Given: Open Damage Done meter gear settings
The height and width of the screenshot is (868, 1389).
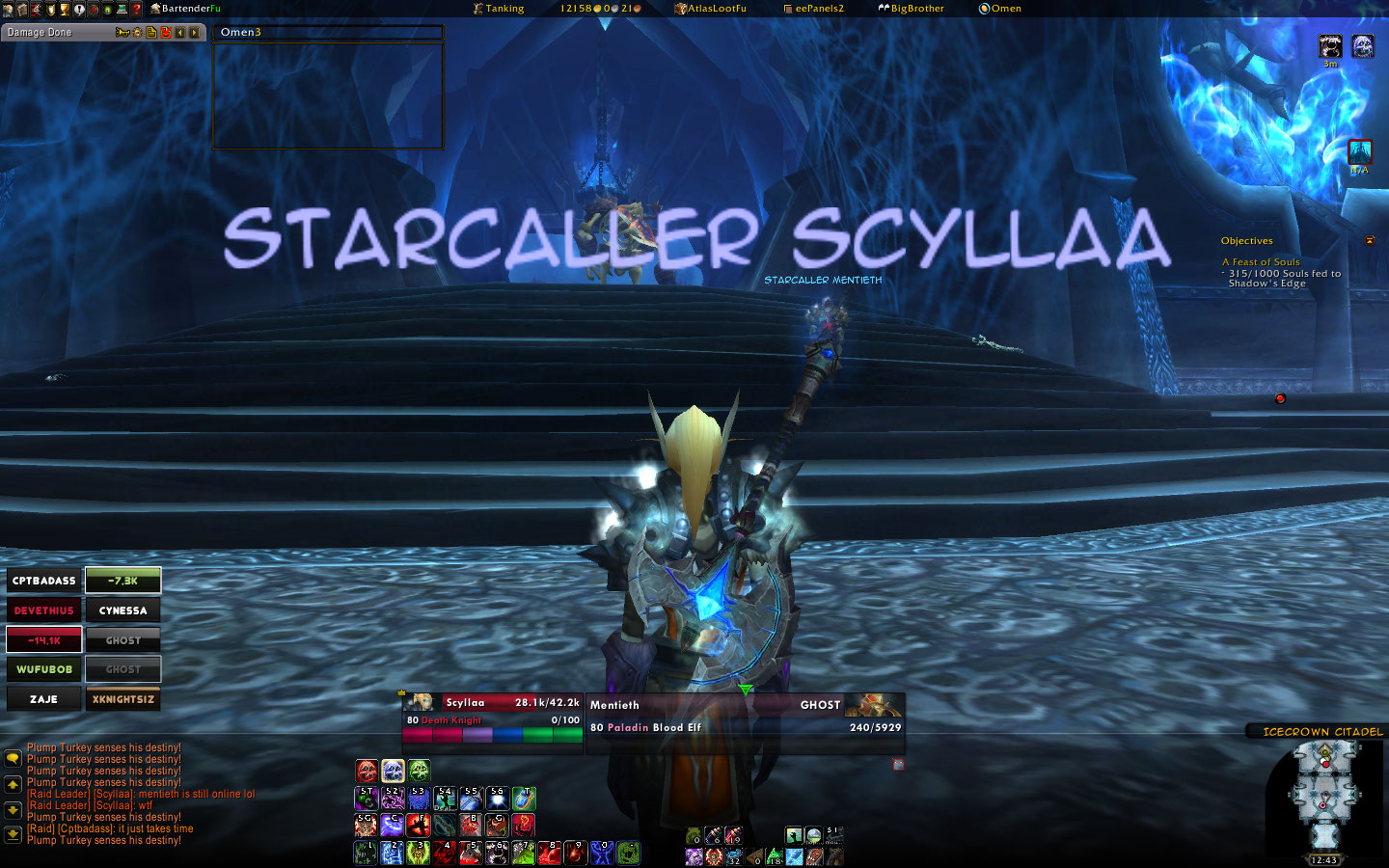Looking at the screenshot, I should click(138, 33).
